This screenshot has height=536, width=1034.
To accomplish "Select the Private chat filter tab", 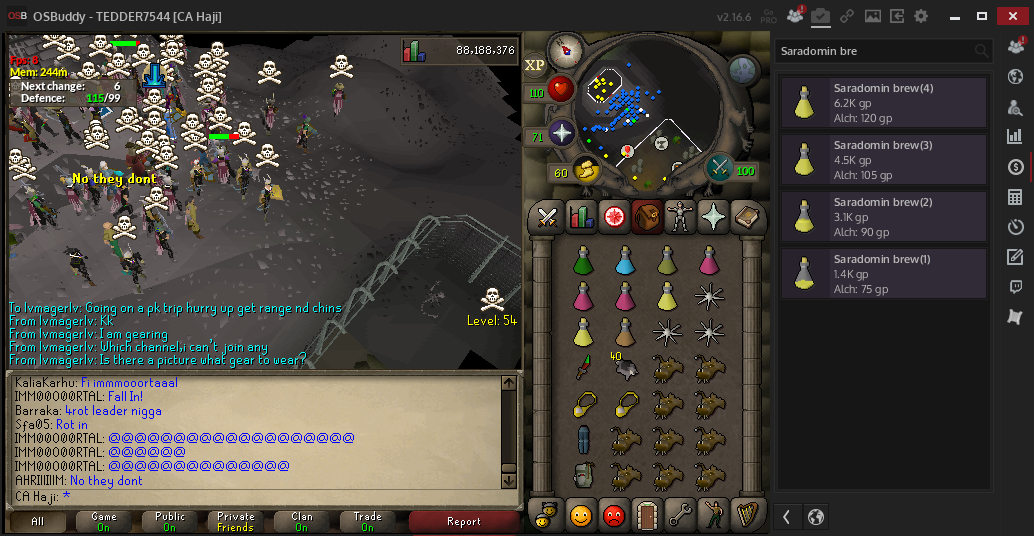I will click(236, 521).
